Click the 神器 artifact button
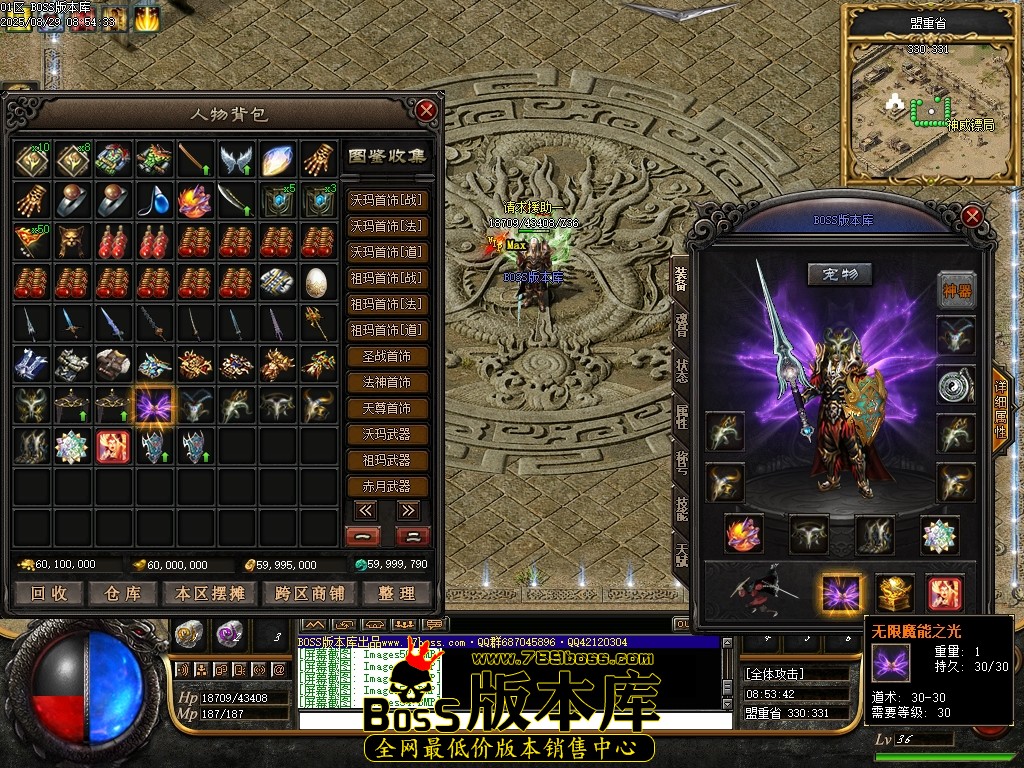Screen dimensions: 1024x768 [x=956, y=290]
